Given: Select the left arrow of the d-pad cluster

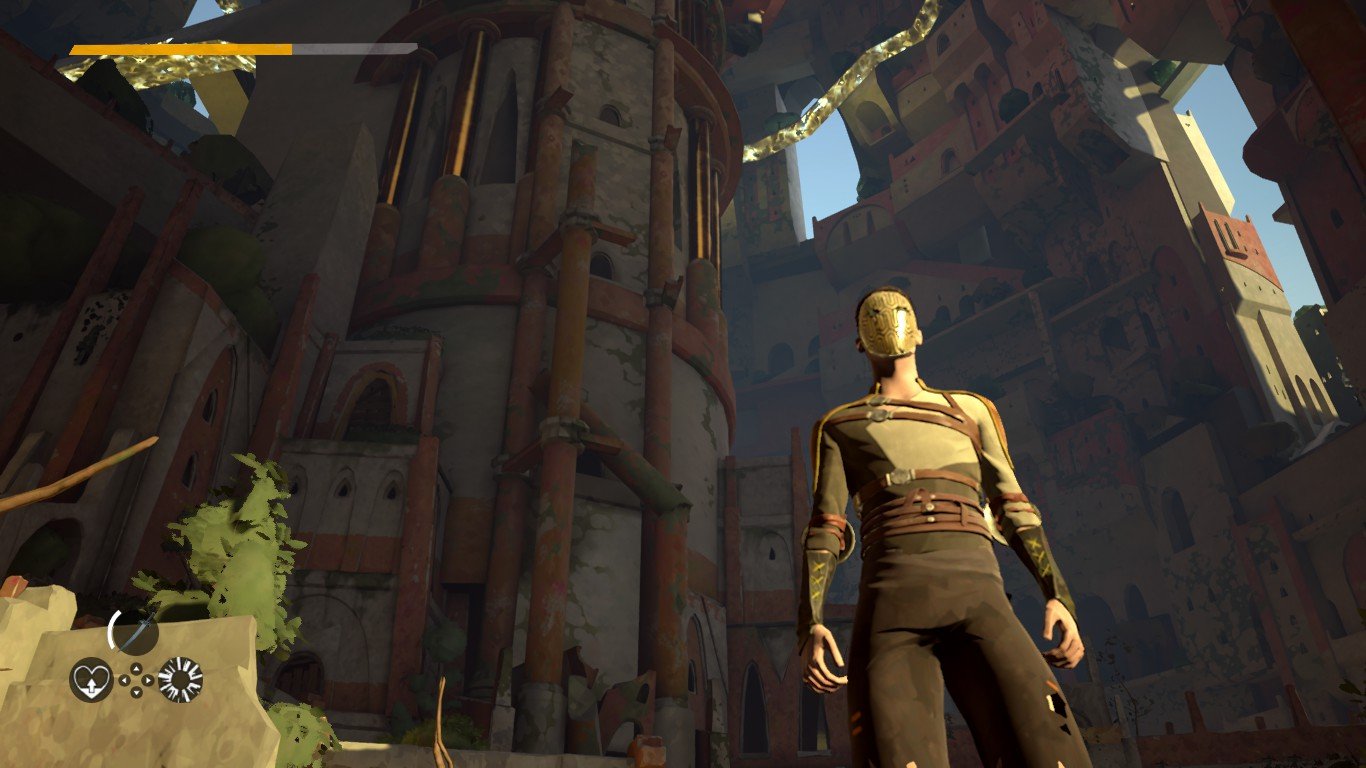Looking at the screenshot, I should click(x=124, y=680).
